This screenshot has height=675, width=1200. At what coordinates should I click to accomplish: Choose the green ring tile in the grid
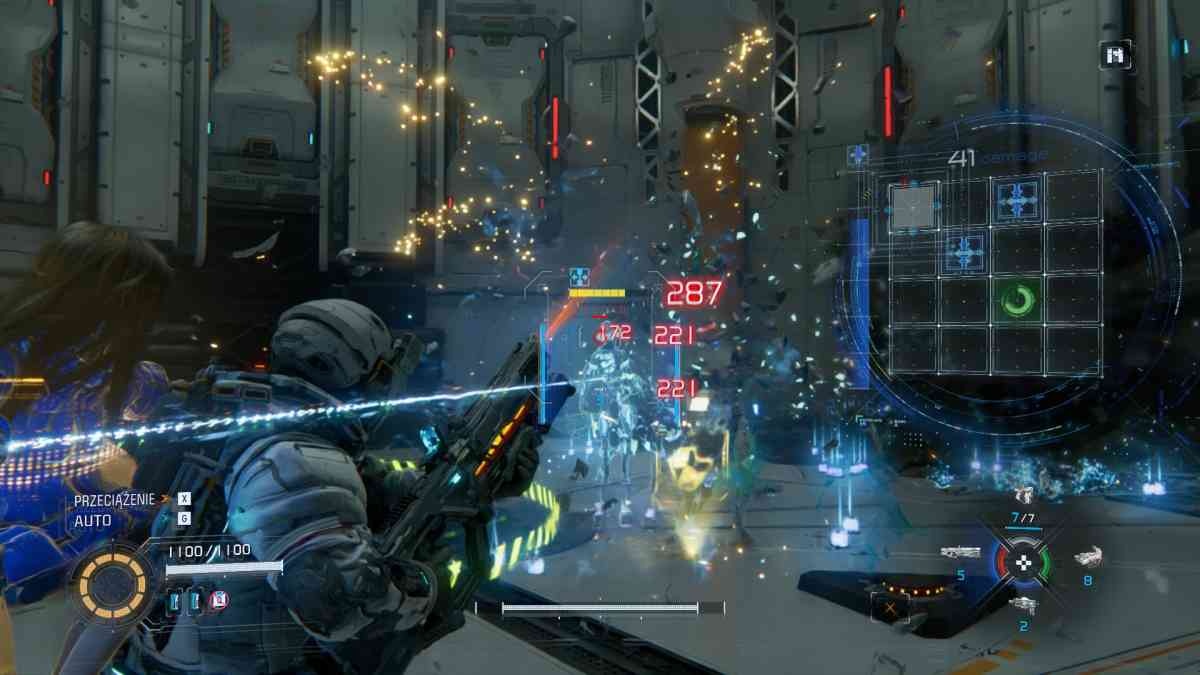(1016, 299)
